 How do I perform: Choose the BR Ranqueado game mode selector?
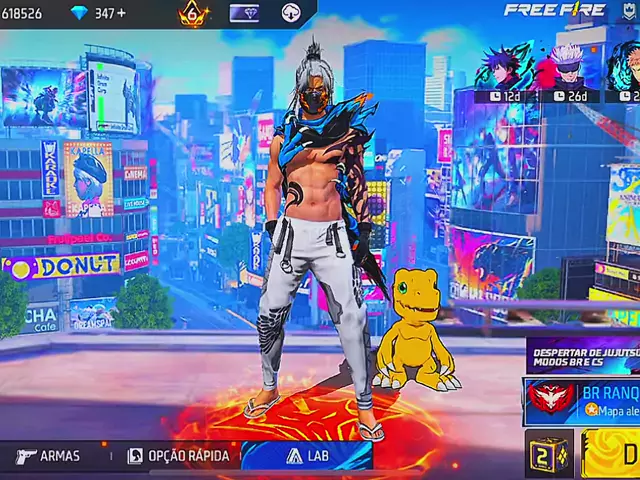(x=582, y=402)
